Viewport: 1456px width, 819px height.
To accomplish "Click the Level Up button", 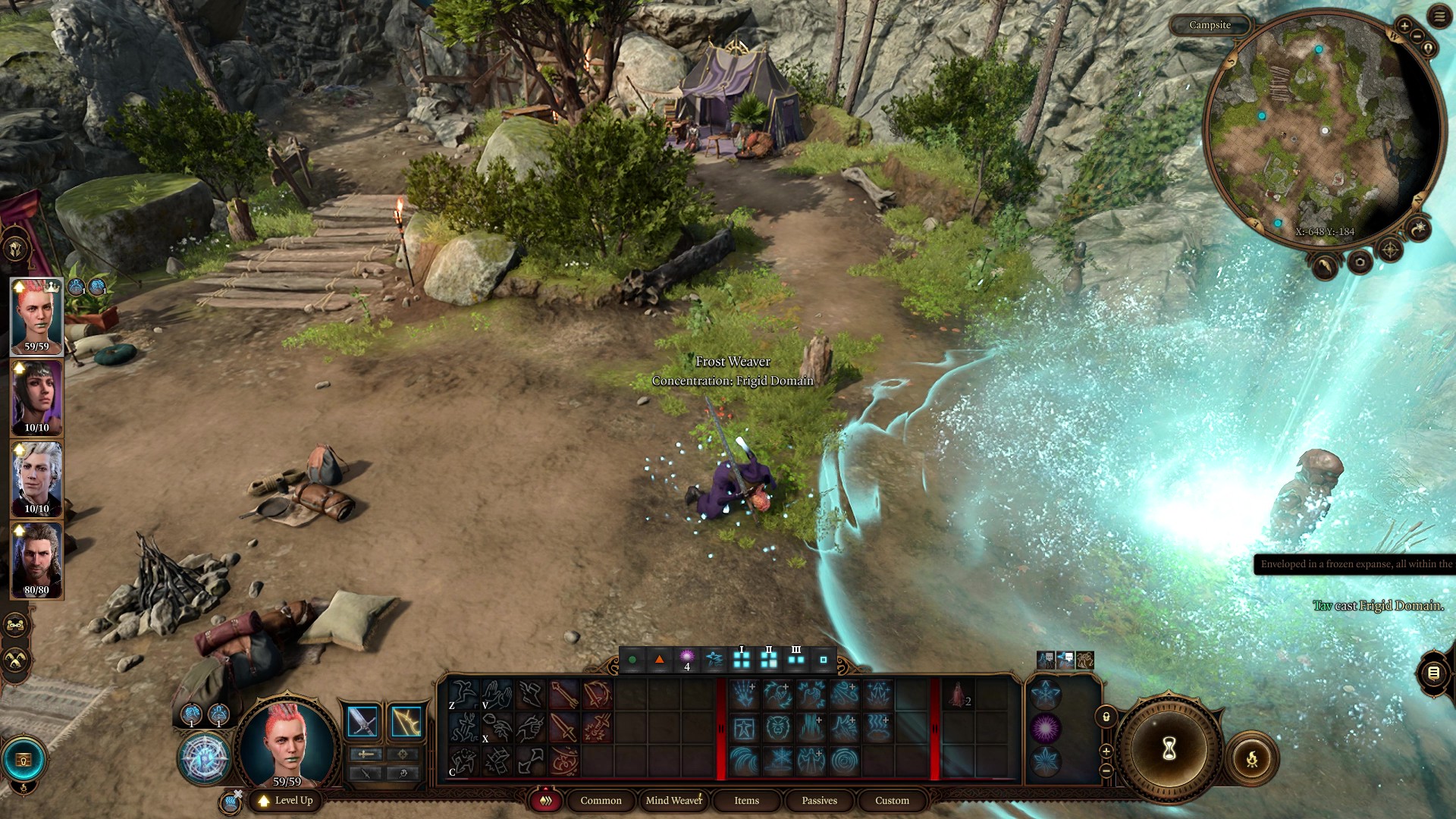I will (286, 800).
